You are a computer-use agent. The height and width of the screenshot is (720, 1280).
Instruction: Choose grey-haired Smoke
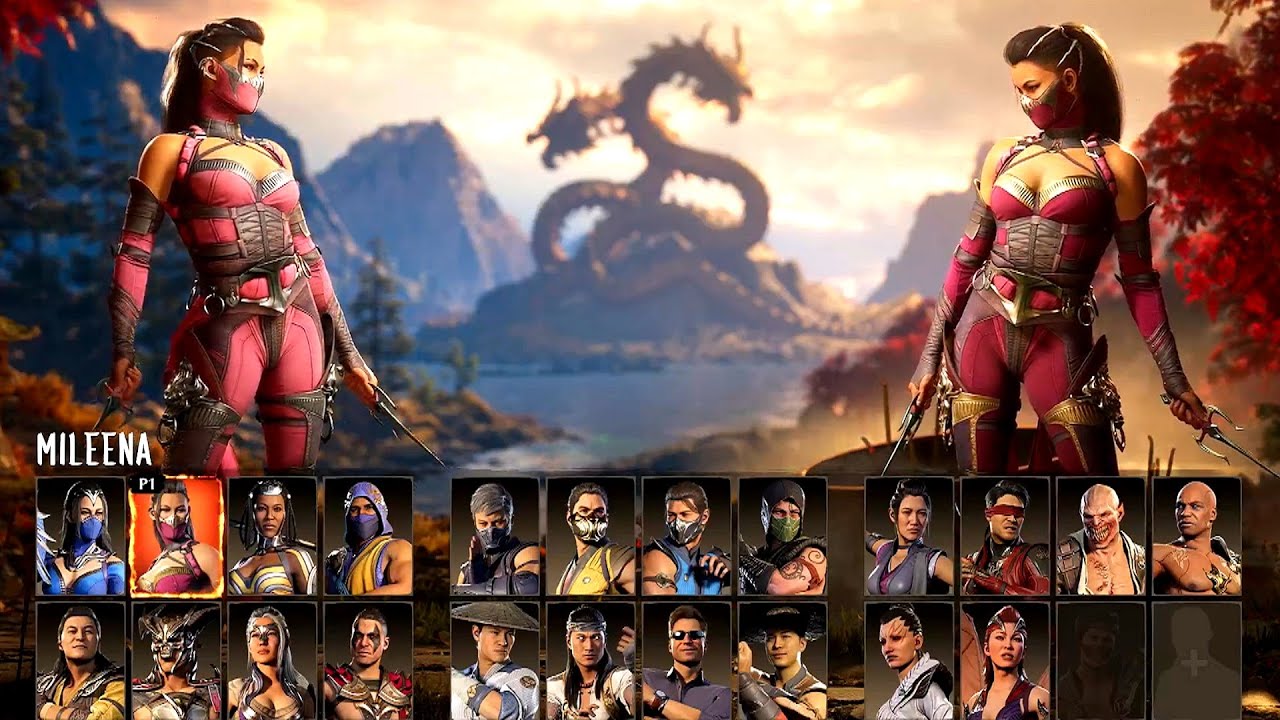tap(495, 537)
